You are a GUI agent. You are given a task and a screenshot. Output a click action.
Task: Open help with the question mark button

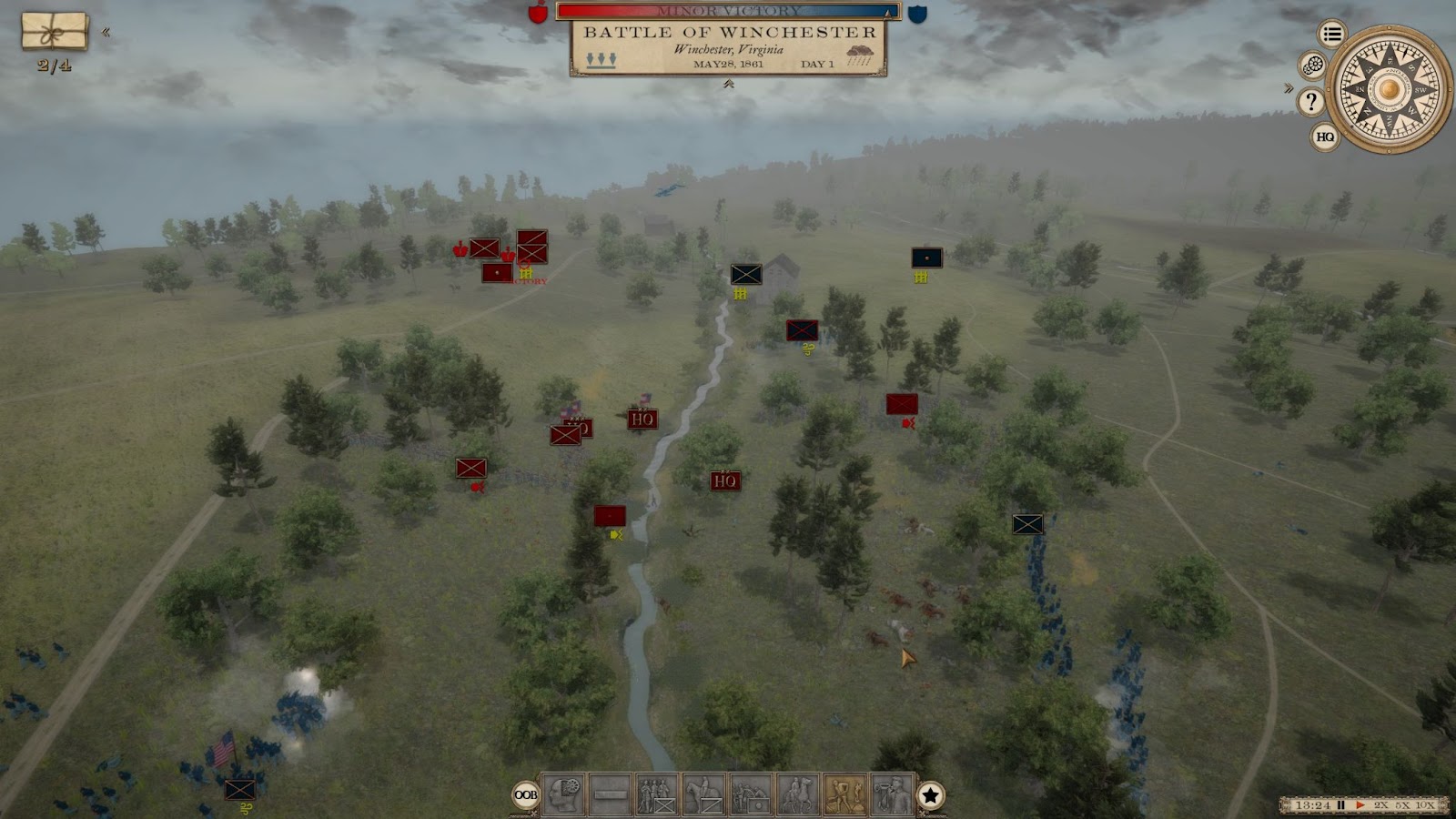(1310, 101)
